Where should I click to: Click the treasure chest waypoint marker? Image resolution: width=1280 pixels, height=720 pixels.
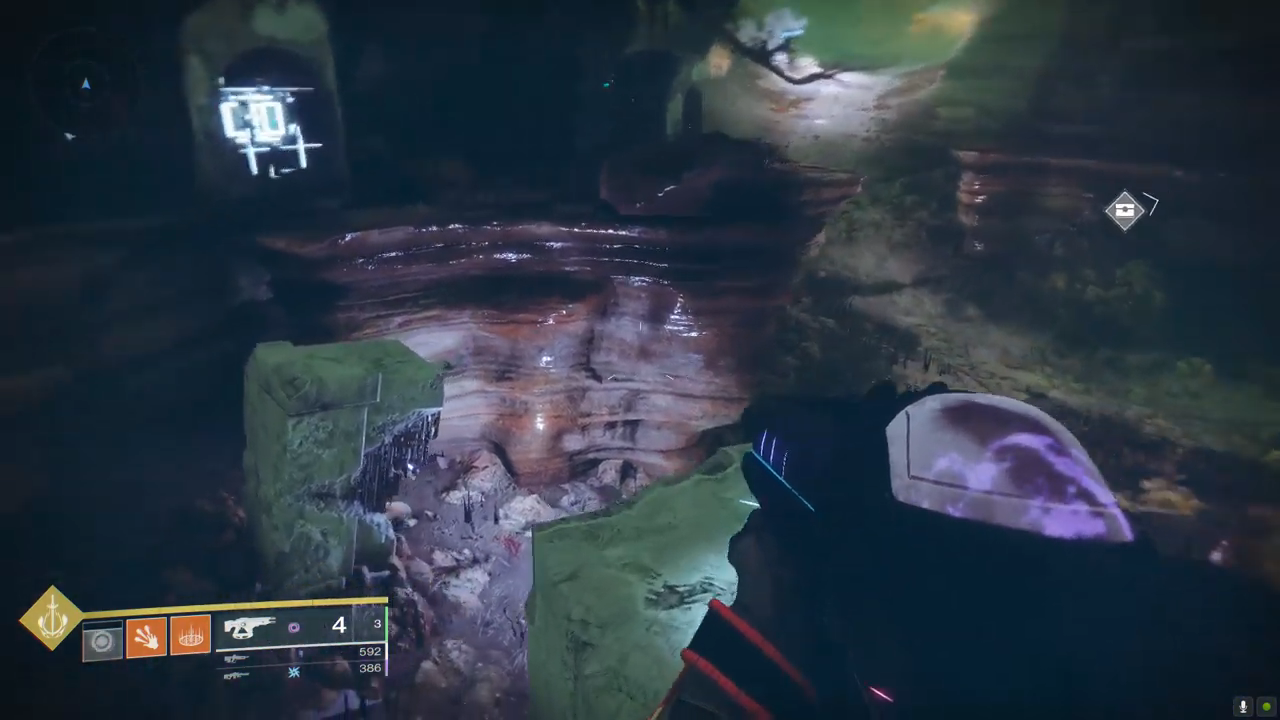pos(1125,210)
